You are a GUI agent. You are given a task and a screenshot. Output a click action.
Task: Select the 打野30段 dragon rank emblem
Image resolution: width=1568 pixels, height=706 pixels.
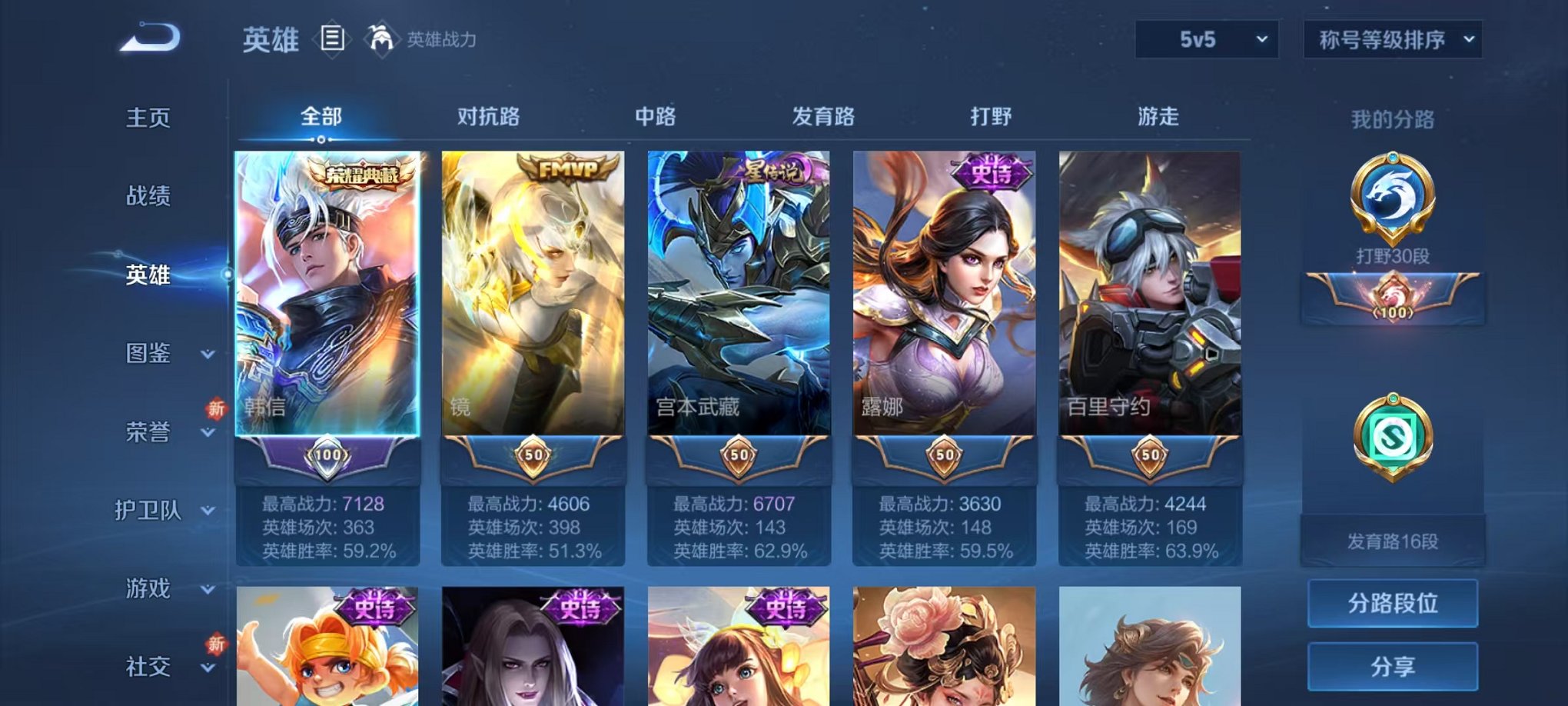(1393, 198)
